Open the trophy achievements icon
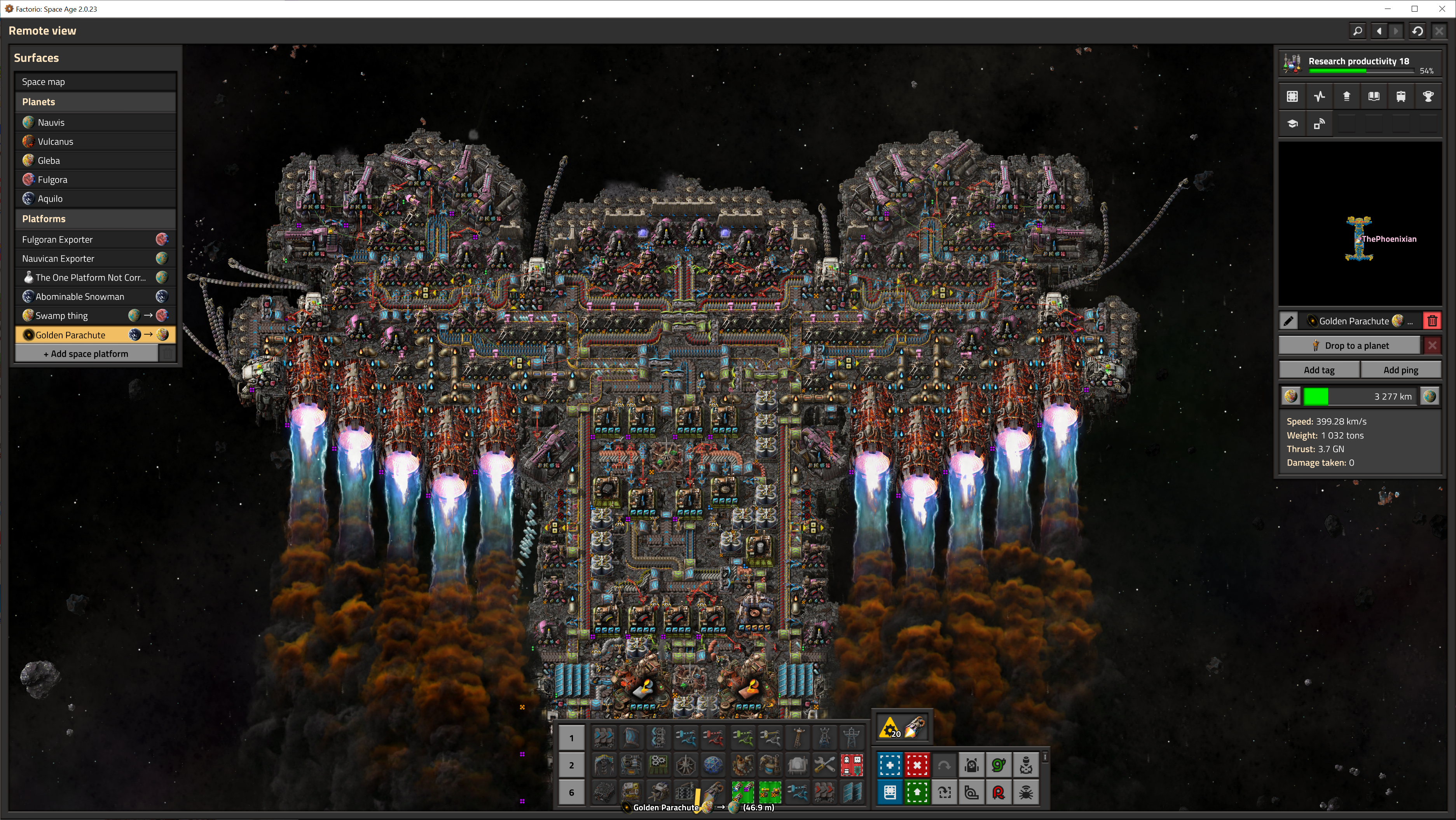Image resolution: width=1456 pixels, height=820 pixels. pyautogui.click(x=1428, y=97)
